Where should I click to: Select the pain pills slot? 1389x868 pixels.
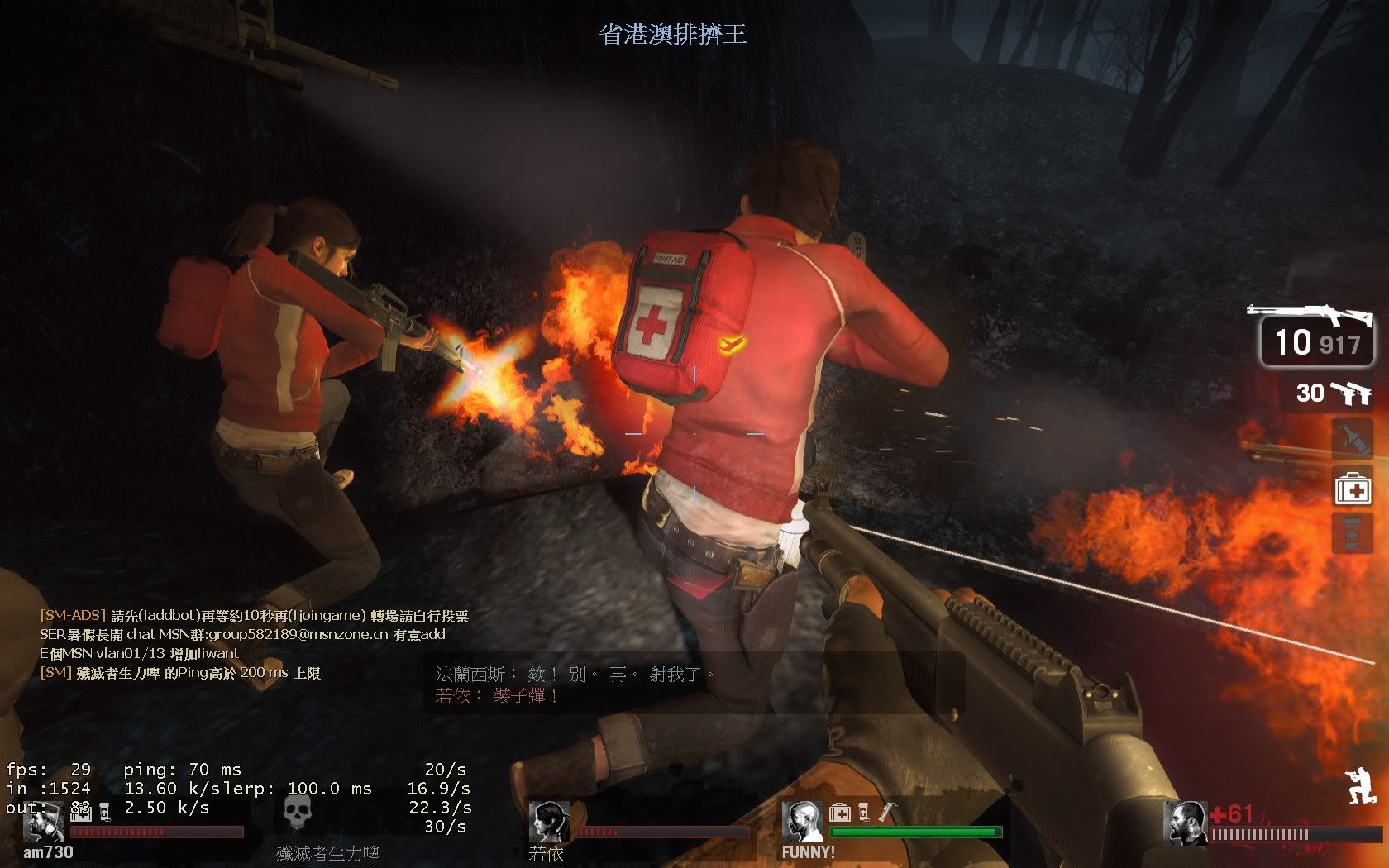pyautogui.click(x=1353, y=532)
